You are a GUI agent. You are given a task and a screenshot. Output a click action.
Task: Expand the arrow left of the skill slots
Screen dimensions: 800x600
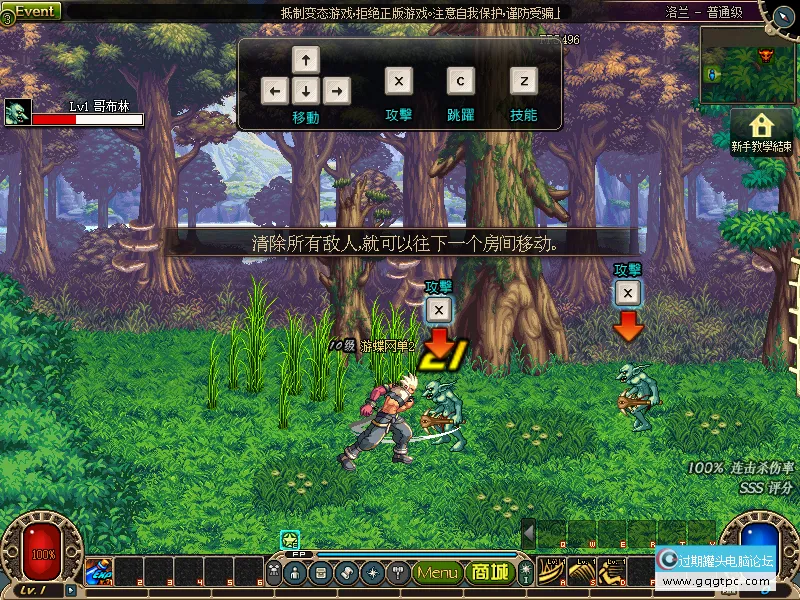click(529, 533)
